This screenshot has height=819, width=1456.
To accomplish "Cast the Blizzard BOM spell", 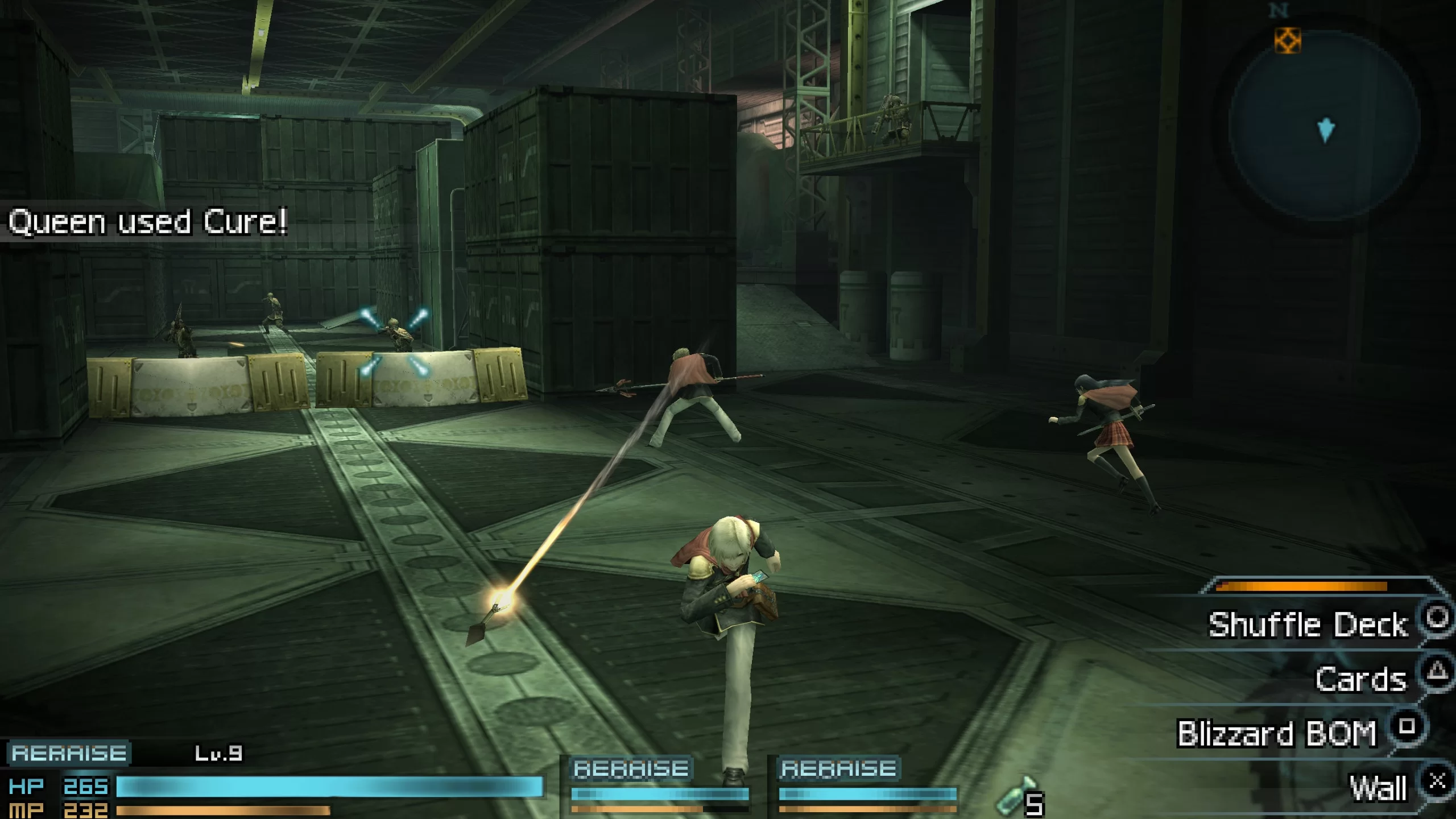I will point(1277,733).
